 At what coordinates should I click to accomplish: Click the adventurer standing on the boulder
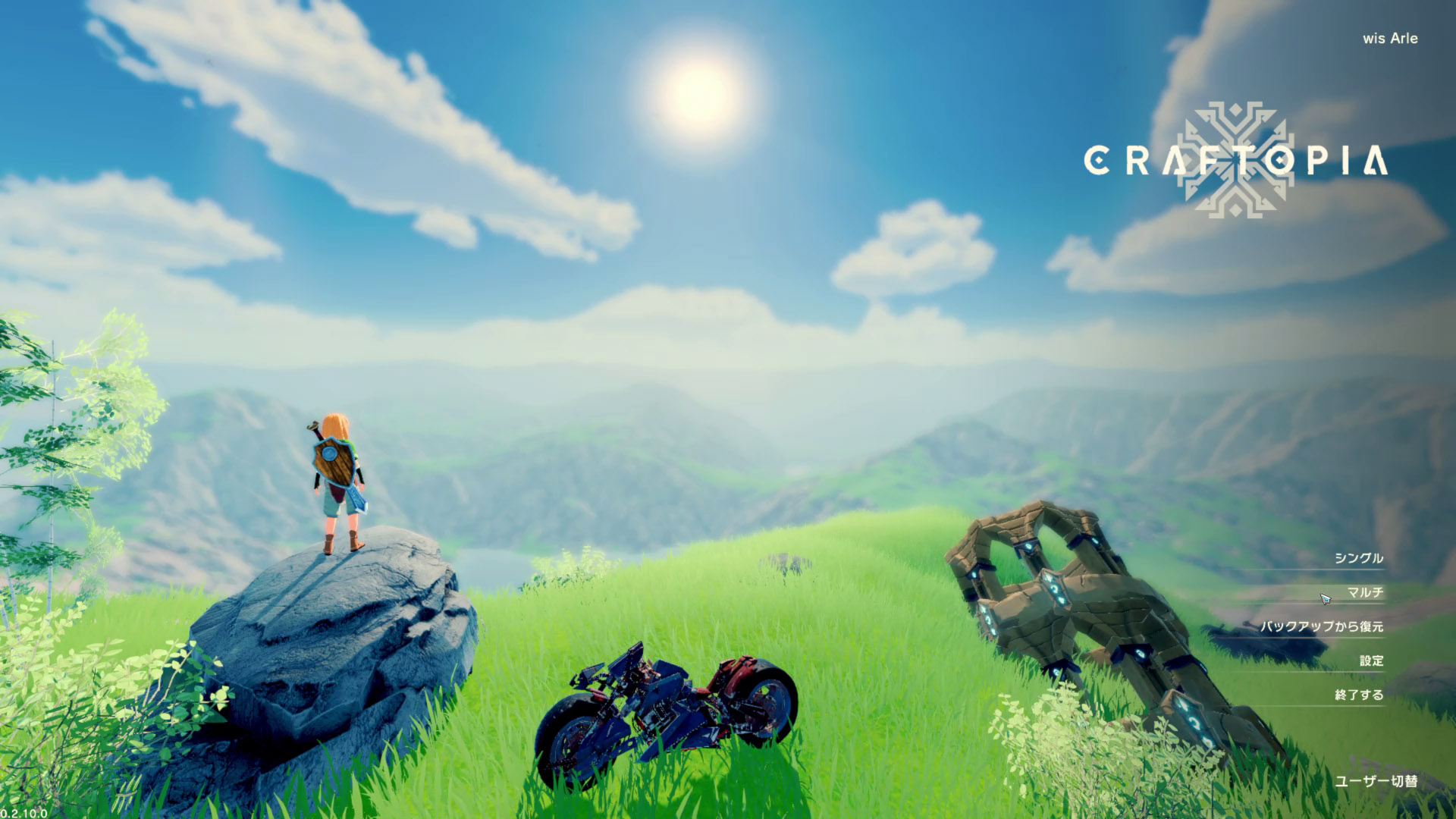pyautogui.click(x=336, y=478)
